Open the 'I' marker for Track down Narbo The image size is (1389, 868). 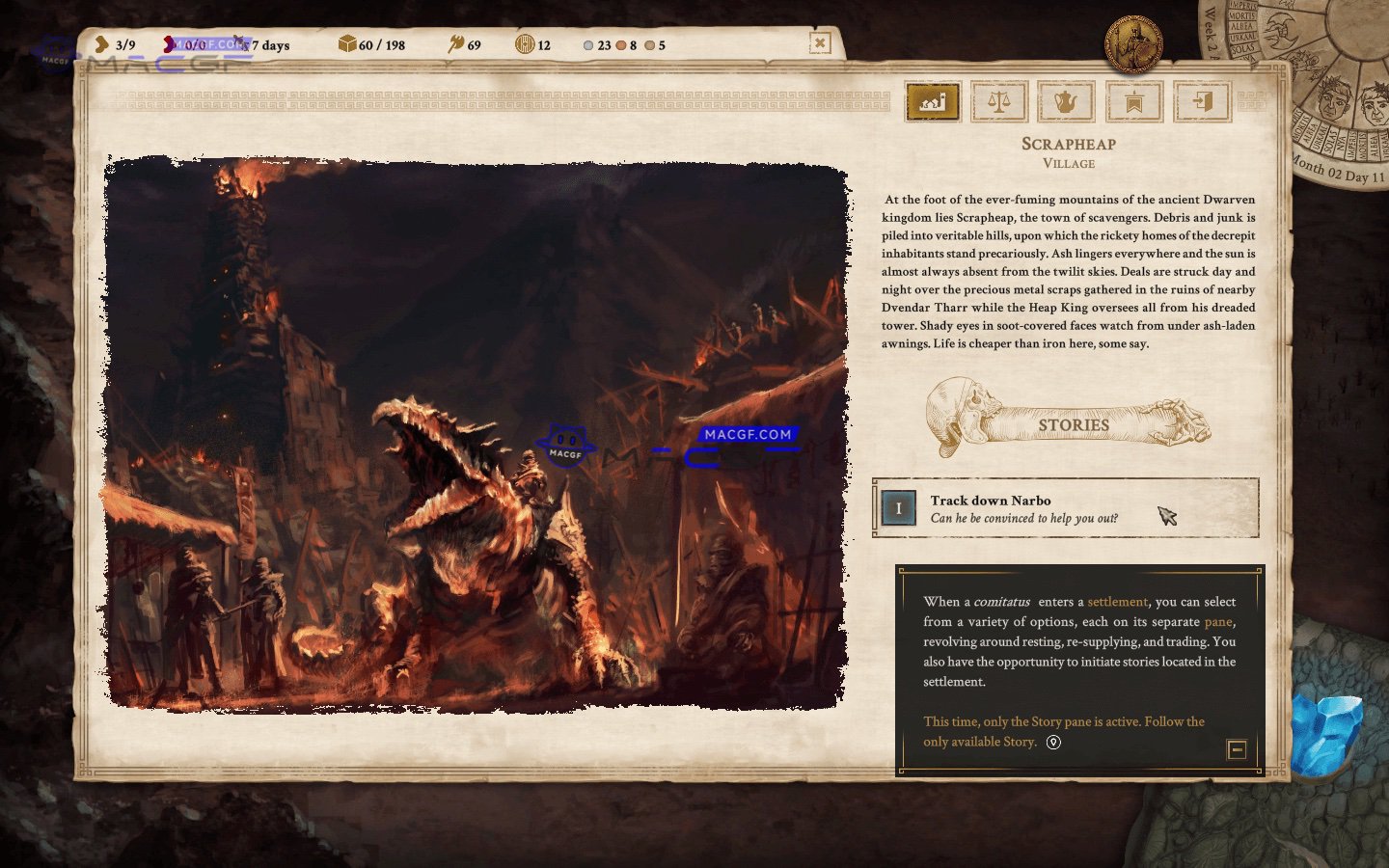coord(898,508)
